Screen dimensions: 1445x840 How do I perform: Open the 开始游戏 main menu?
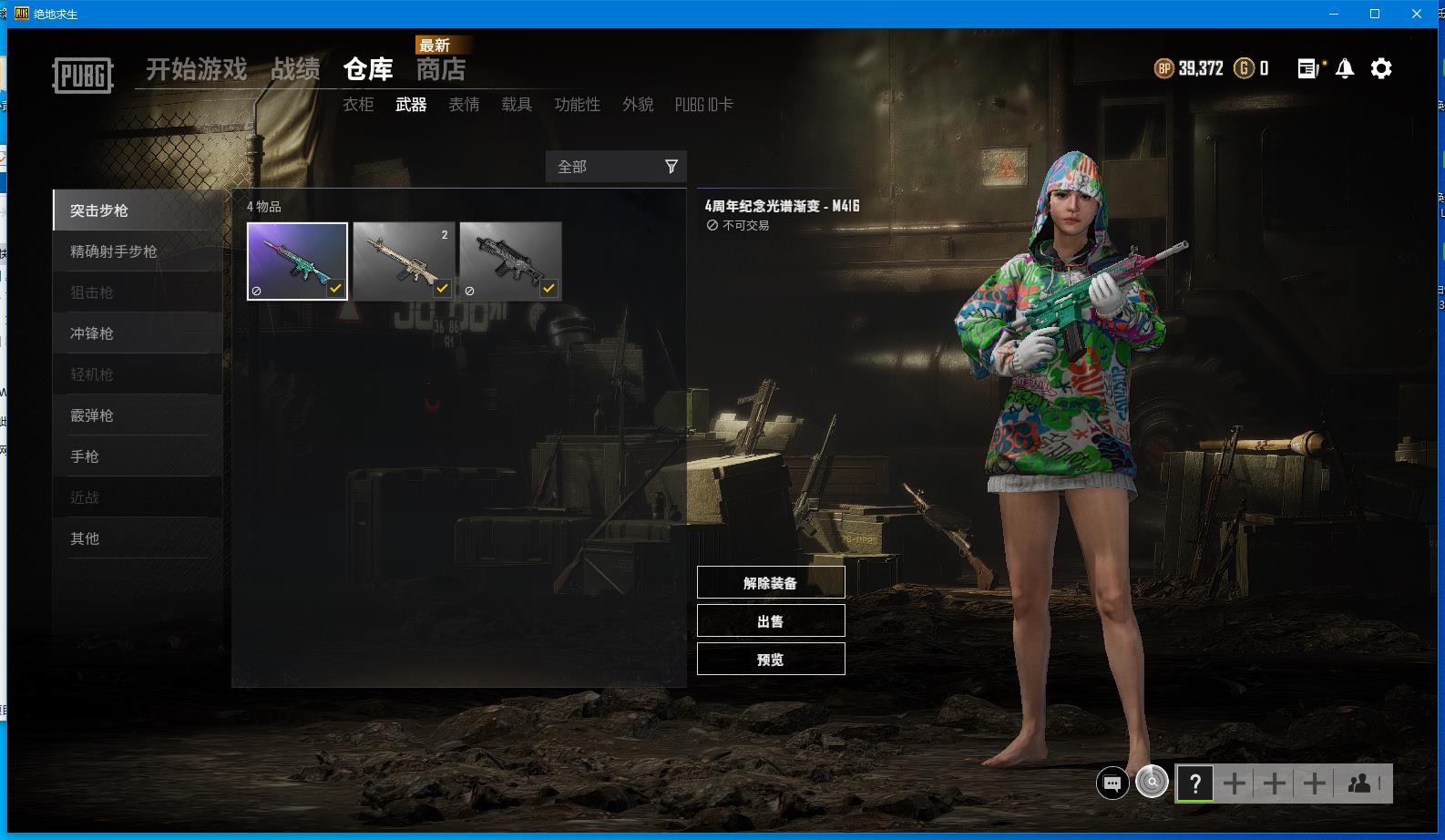(196, 69)
